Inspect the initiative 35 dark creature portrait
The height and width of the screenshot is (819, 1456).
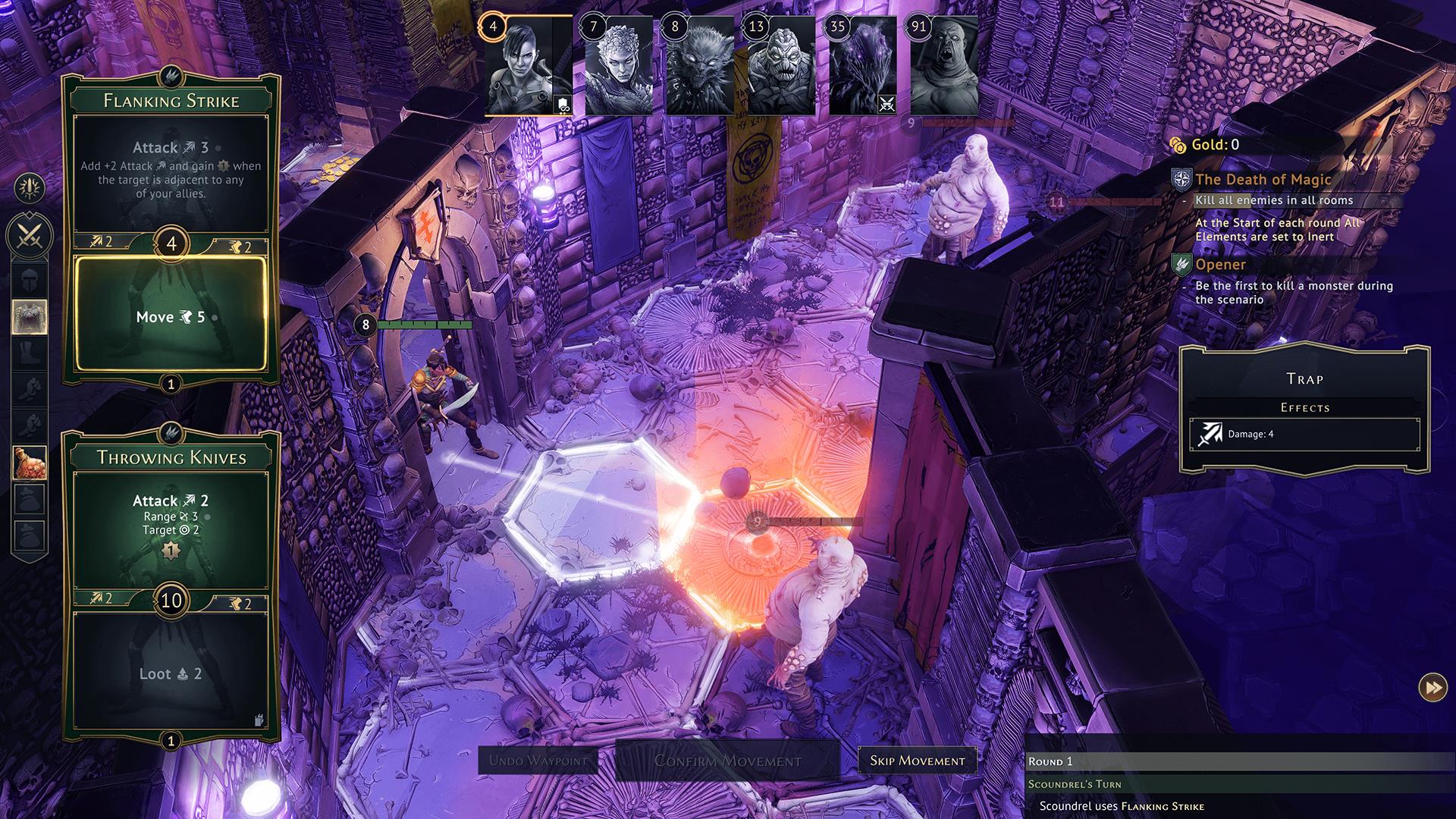point(863,66)
